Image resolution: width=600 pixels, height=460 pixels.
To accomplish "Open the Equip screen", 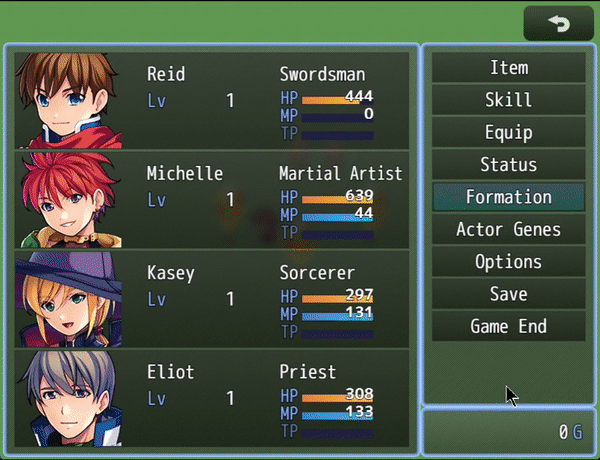I will [508, 132].
